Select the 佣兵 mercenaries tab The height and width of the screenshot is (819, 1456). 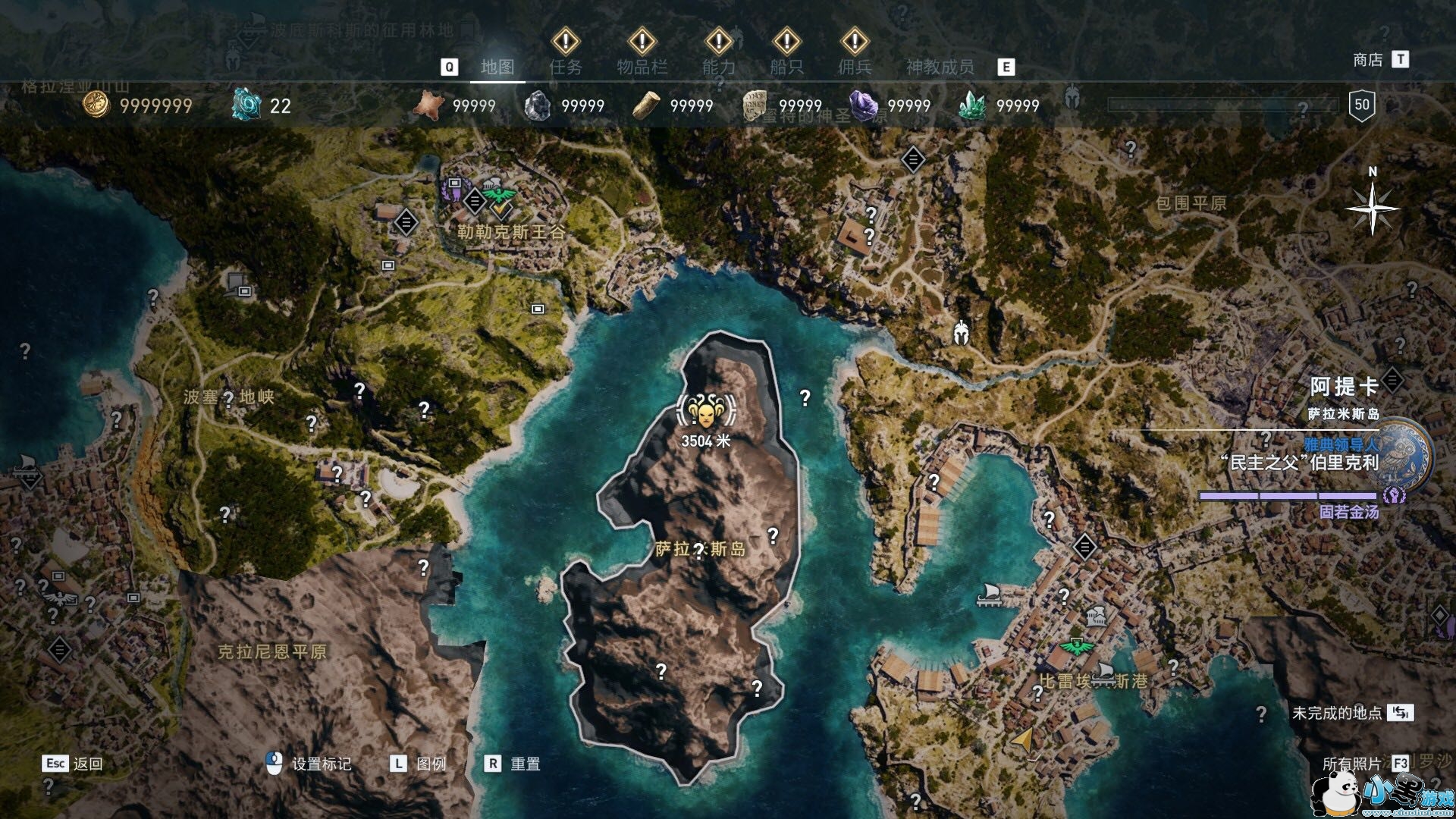coord(855,67)
